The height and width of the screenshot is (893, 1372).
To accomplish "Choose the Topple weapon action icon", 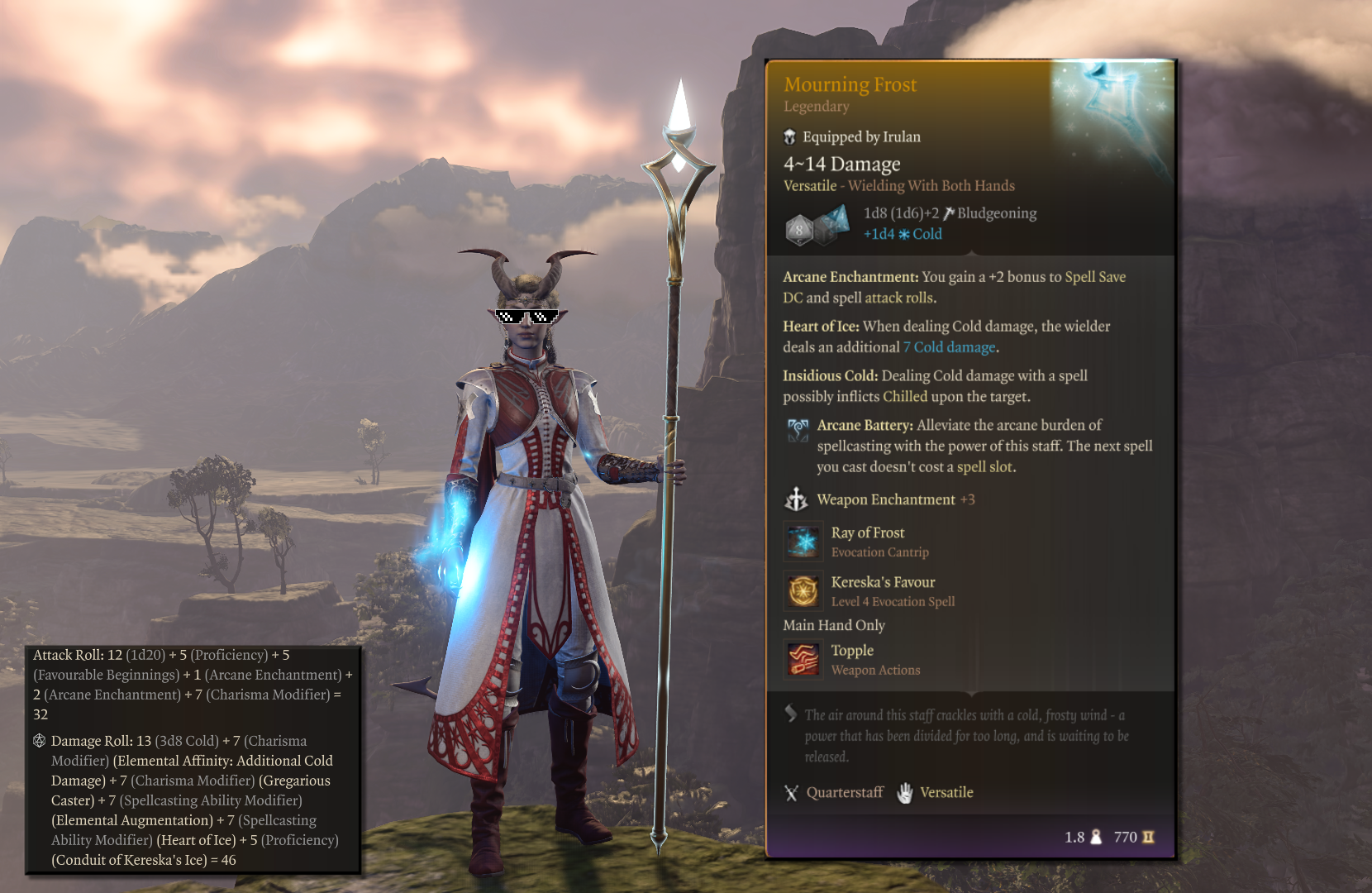I will tap(803, 660).
